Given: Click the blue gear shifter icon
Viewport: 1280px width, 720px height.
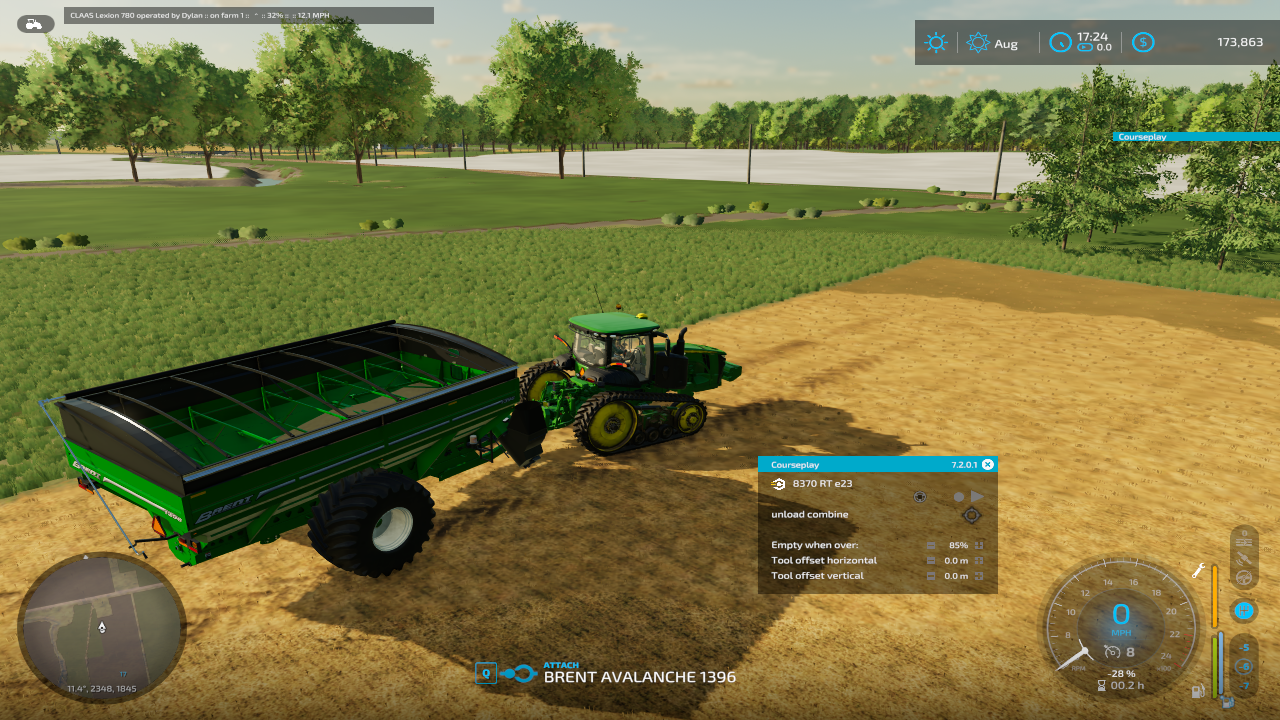Looking at the screenshot, I should (1244, 609).
